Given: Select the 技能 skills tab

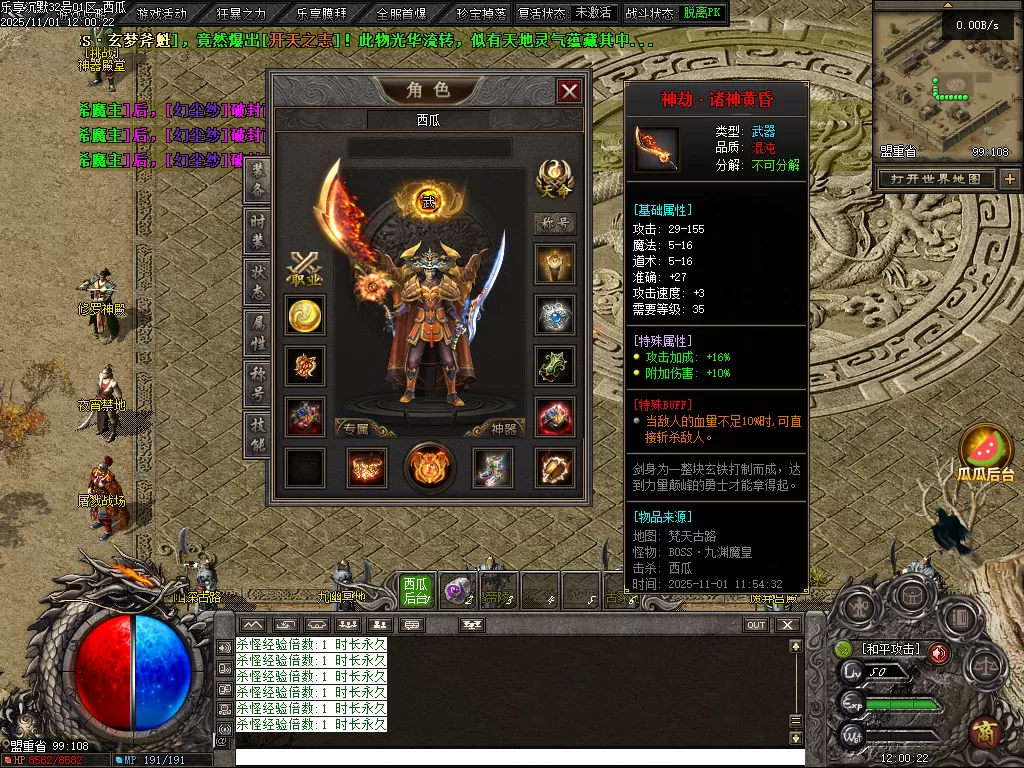Looking at the screenshot, I should tap(257, 435).
